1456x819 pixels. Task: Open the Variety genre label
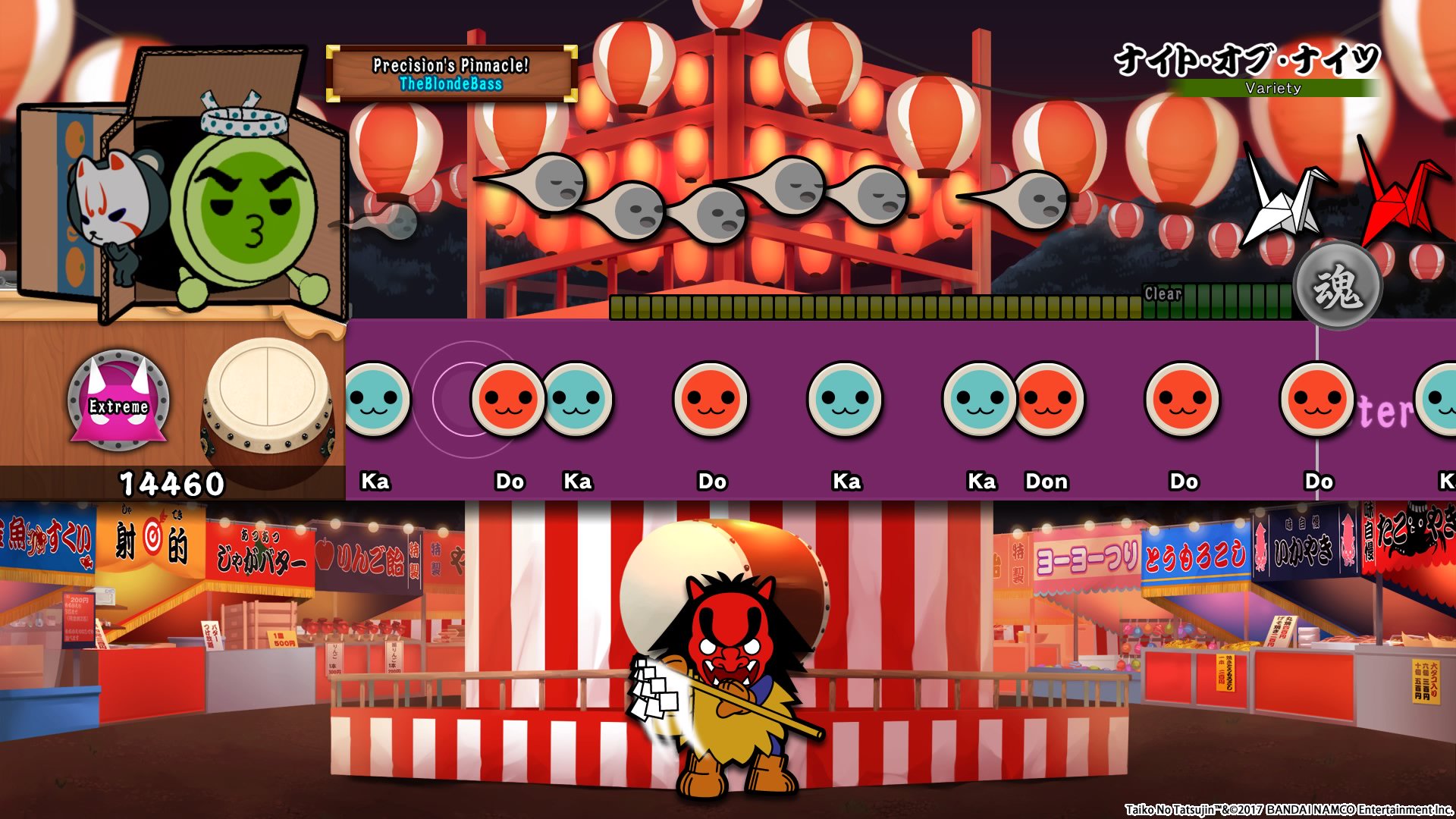point(1273,89)
